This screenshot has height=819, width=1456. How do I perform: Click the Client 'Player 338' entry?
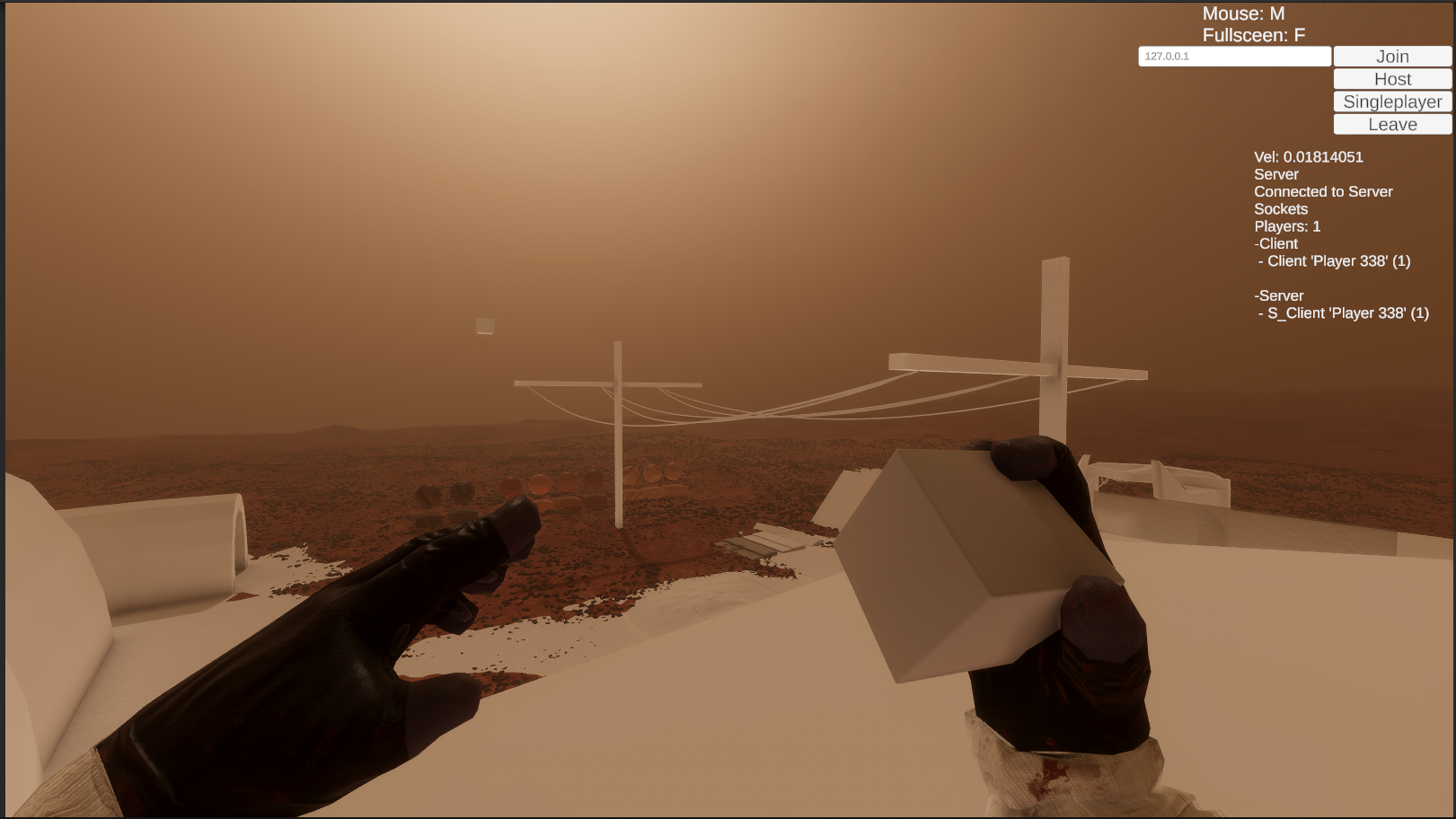coord(1336,261)
